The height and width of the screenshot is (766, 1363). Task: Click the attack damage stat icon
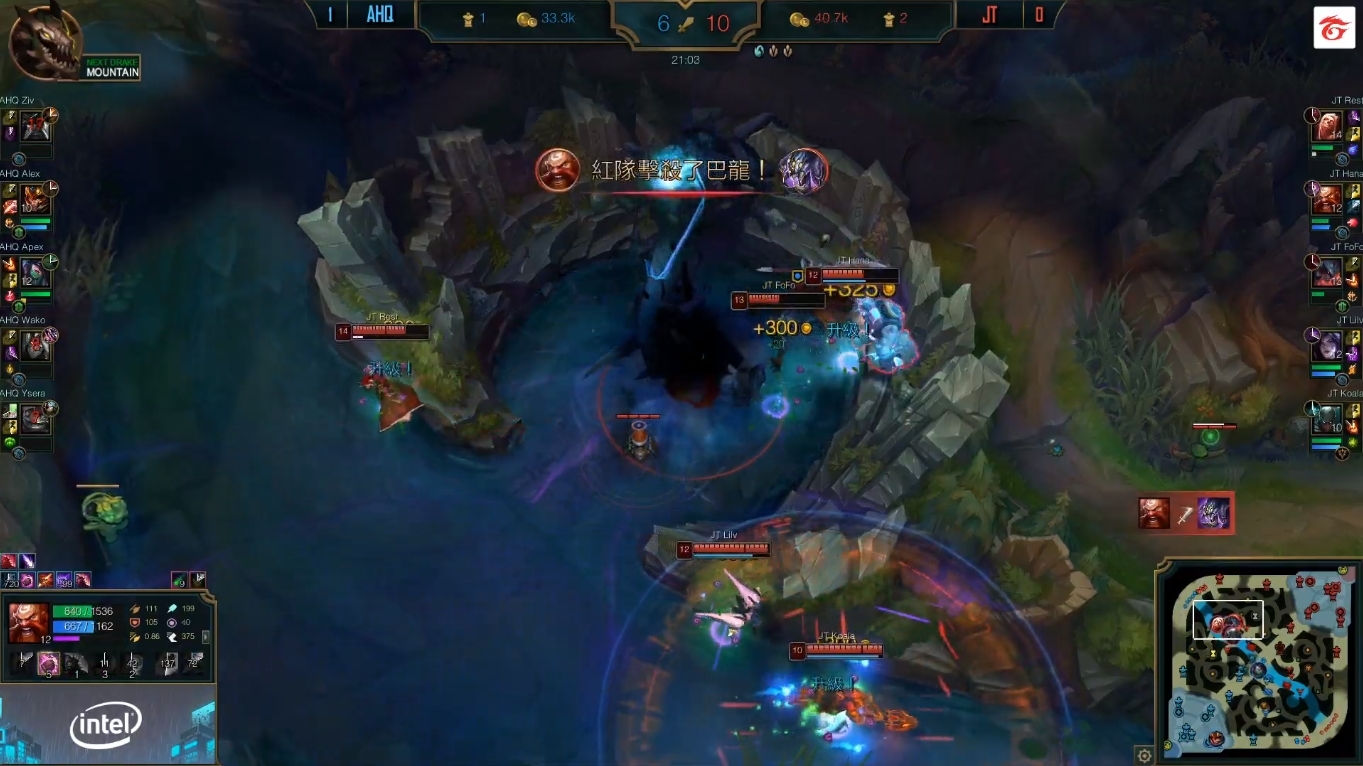coord(134,608)
